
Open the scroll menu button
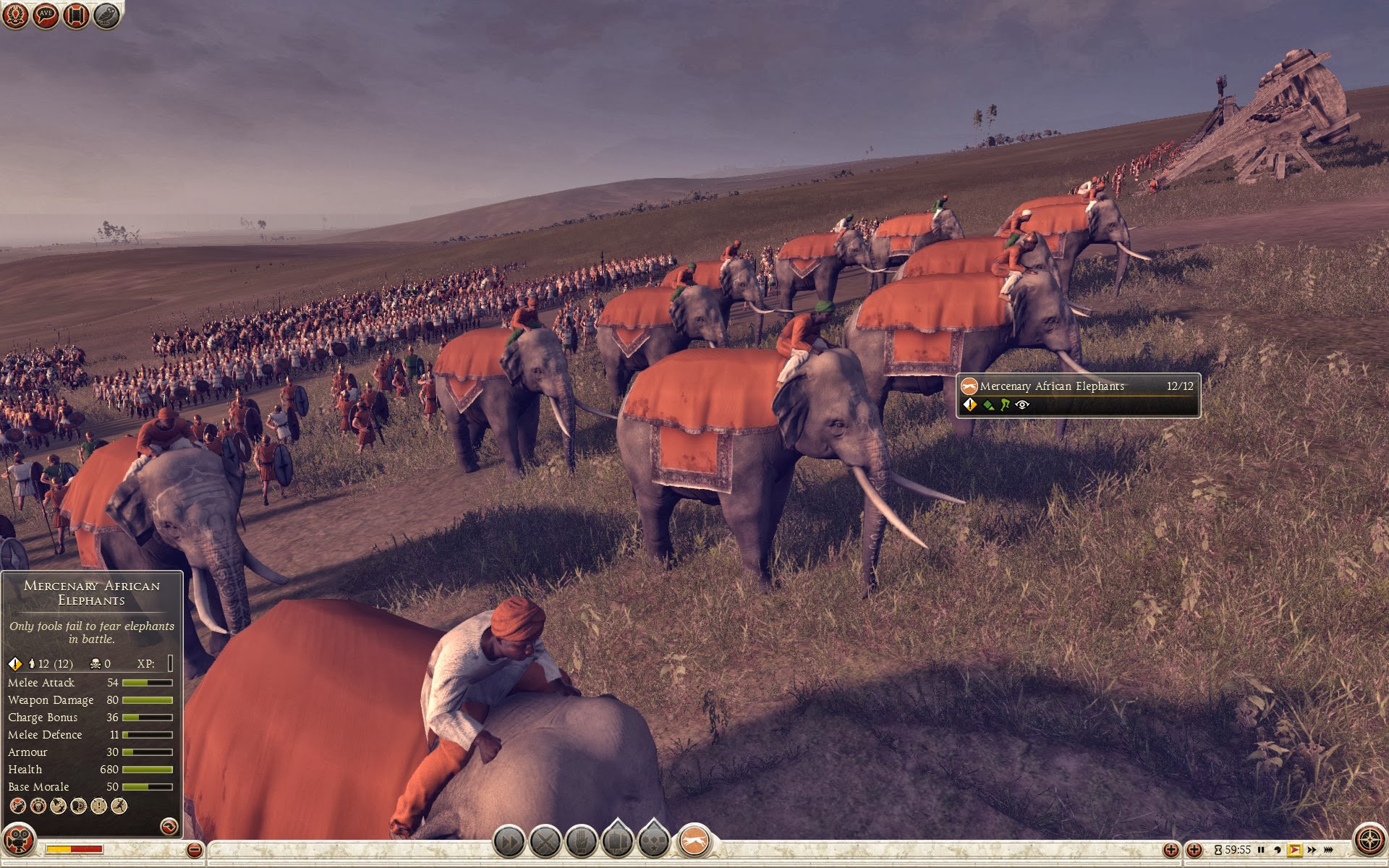click(x=76, y=14)
